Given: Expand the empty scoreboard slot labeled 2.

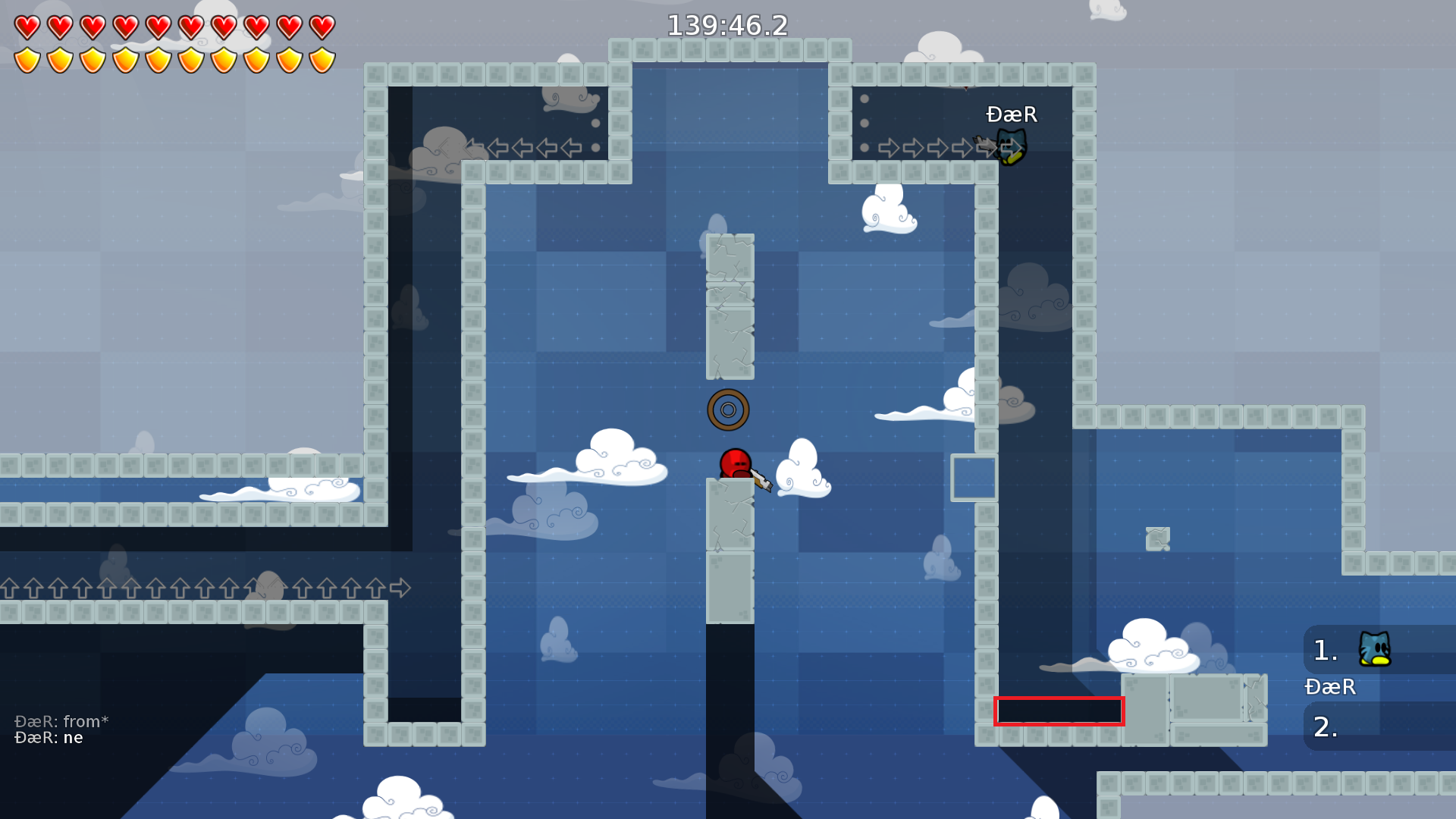Looking at the screenshot, I should [x=1325, y=726].
